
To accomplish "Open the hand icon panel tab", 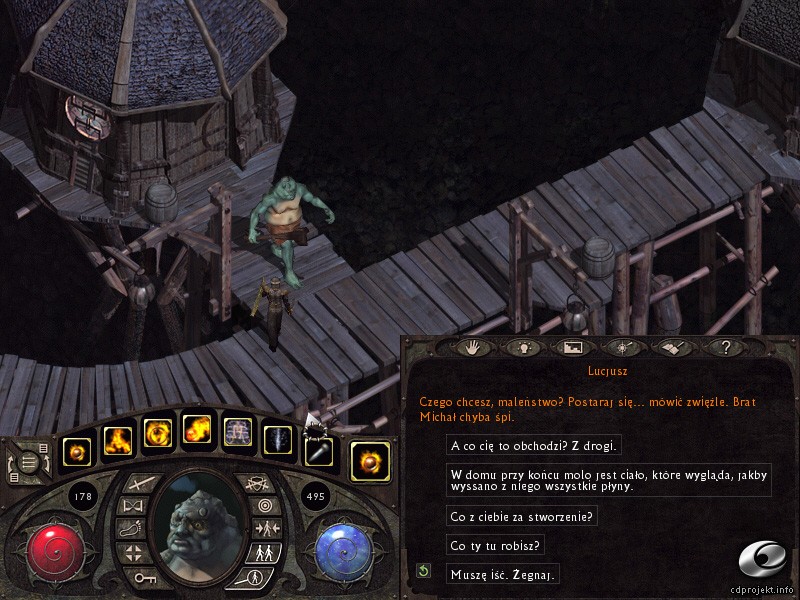I will [x=470, y=348].
